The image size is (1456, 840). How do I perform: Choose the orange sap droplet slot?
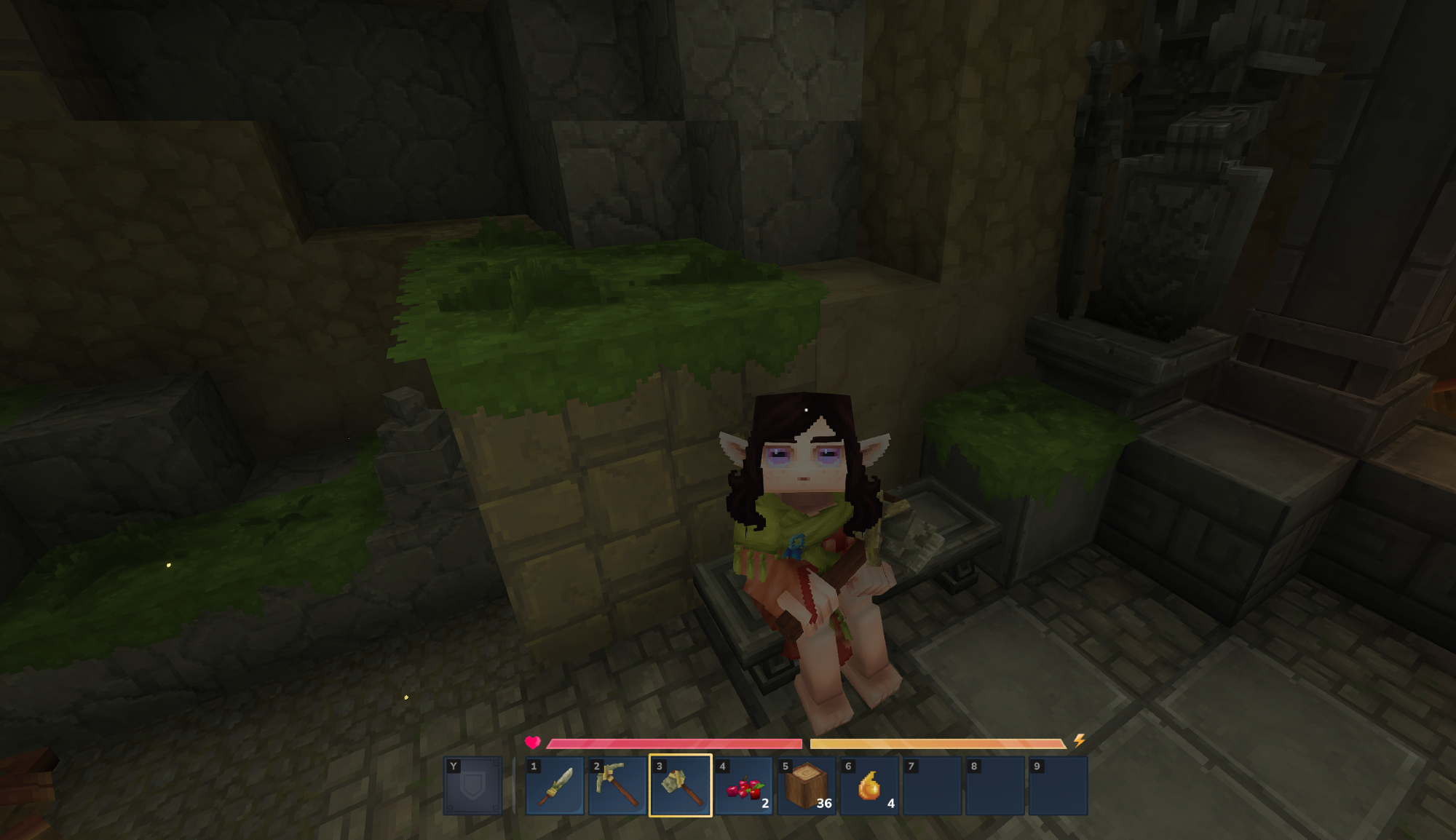point(869,786)
